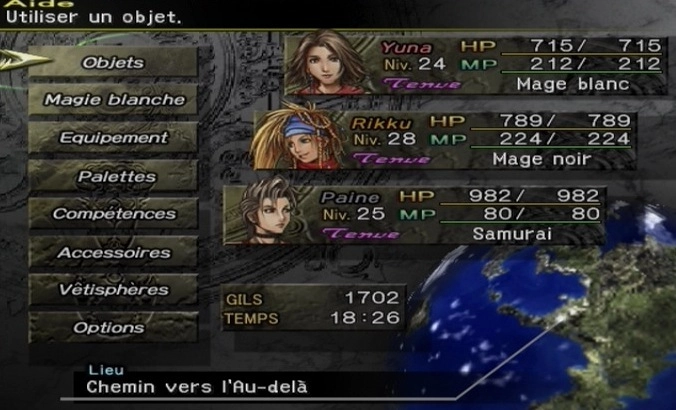This screenshot has width=676, height=410.
Task: Choose the Palettes menu entry
Action: click(x=114, y=176)
